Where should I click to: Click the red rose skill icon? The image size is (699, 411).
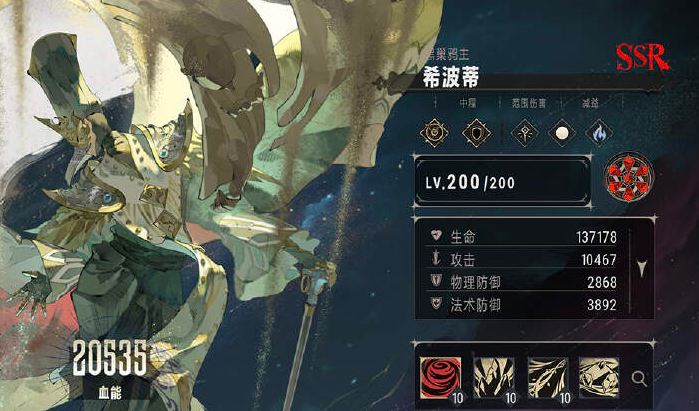tap(439, 377)
